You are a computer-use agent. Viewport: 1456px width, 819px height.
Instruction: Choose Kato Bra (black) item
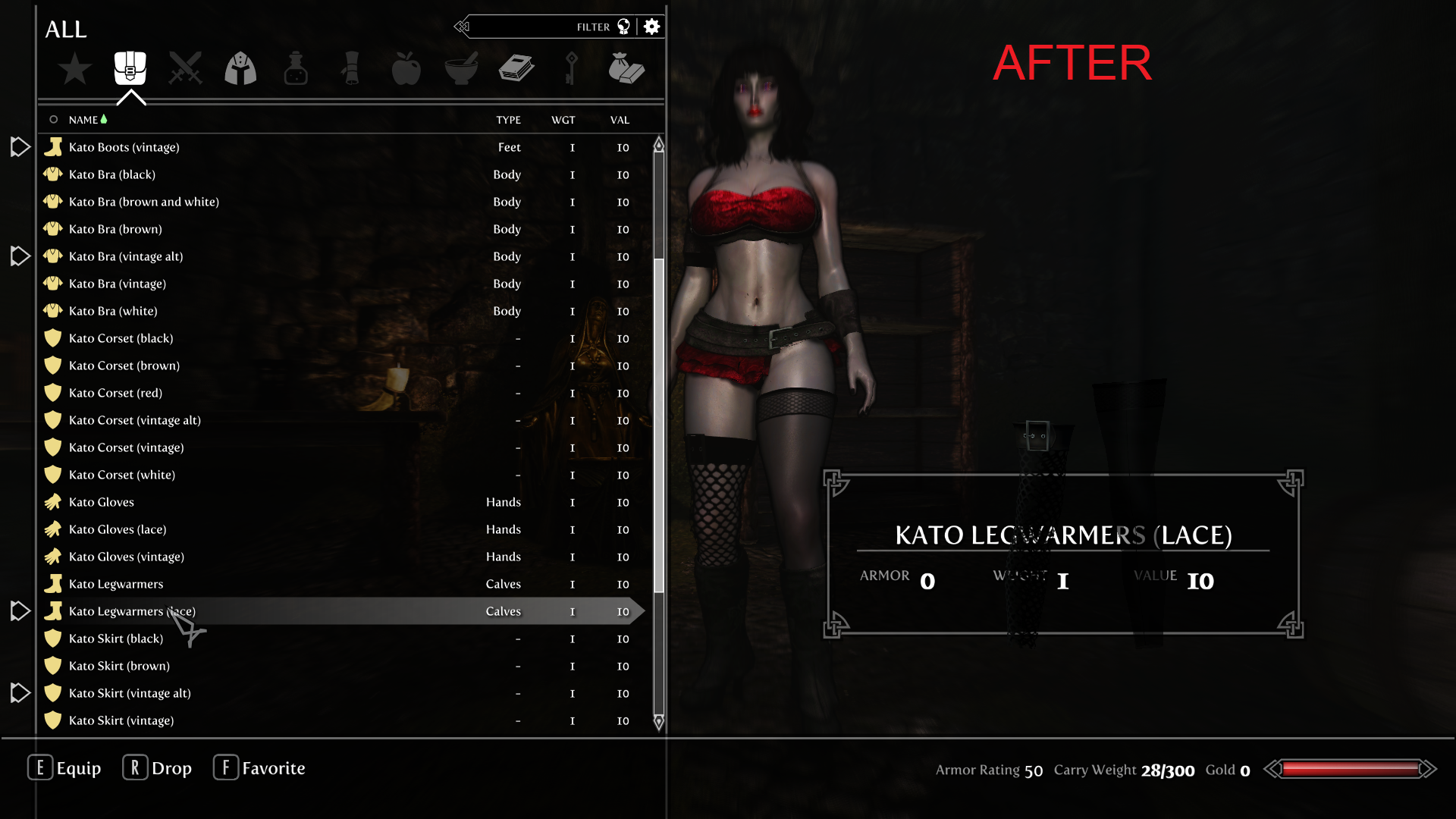112,174
